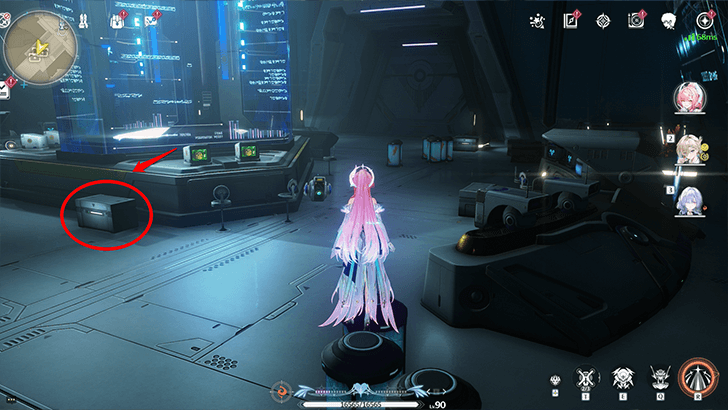Viewport: 728px width, 410px height.
Task: Activate the winged armor skill
Action: (x=620, y=380)
